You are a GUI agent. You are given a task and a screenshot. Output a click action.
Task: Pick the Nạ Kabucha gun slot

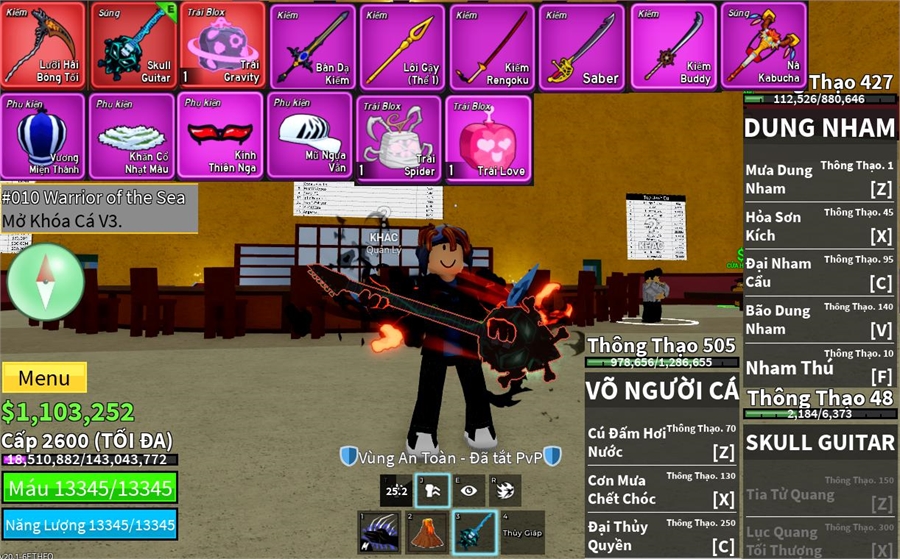(x=762, y=47)
